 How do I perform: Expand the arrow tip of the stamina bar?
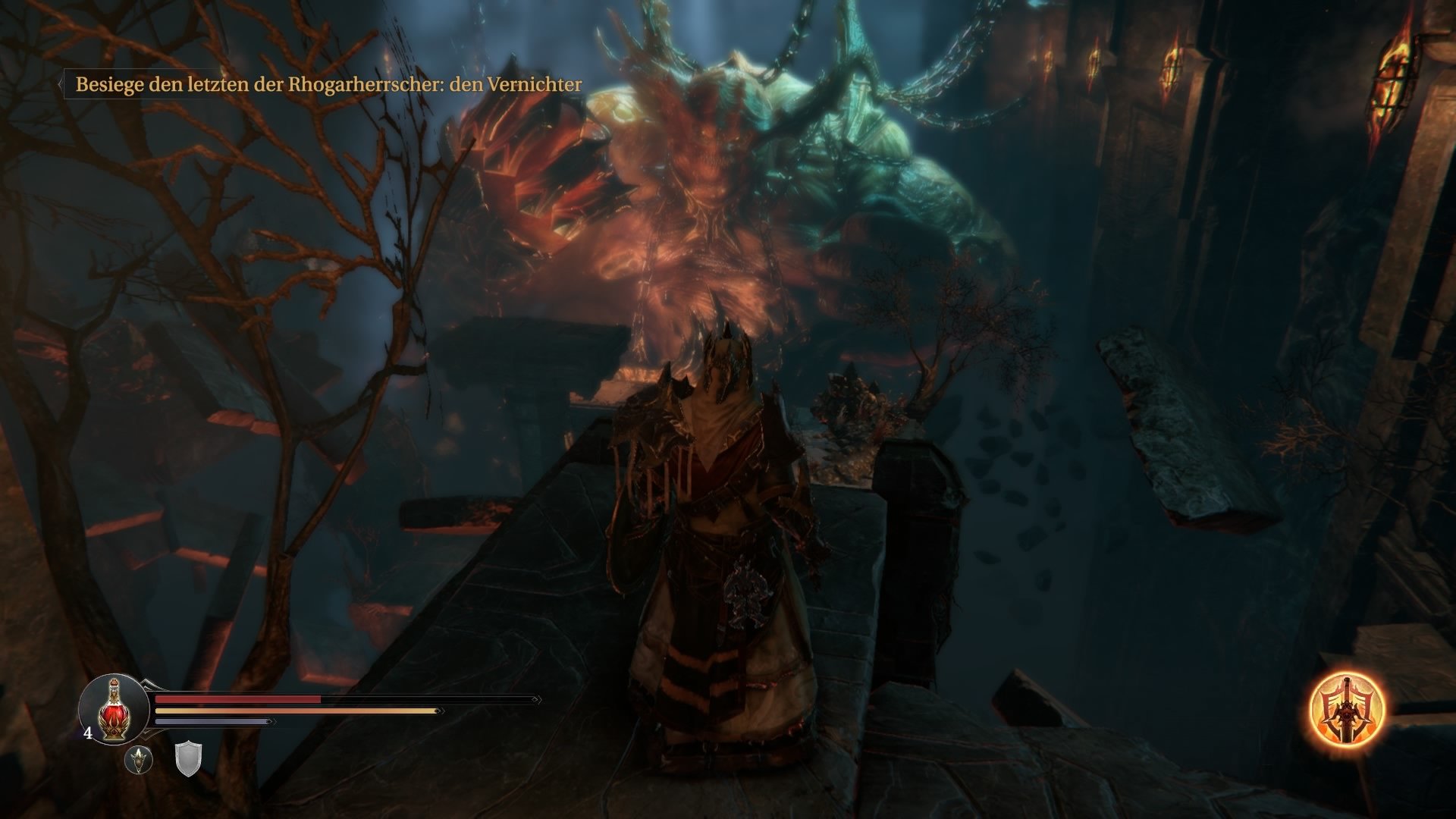click(x=438, y=711)
